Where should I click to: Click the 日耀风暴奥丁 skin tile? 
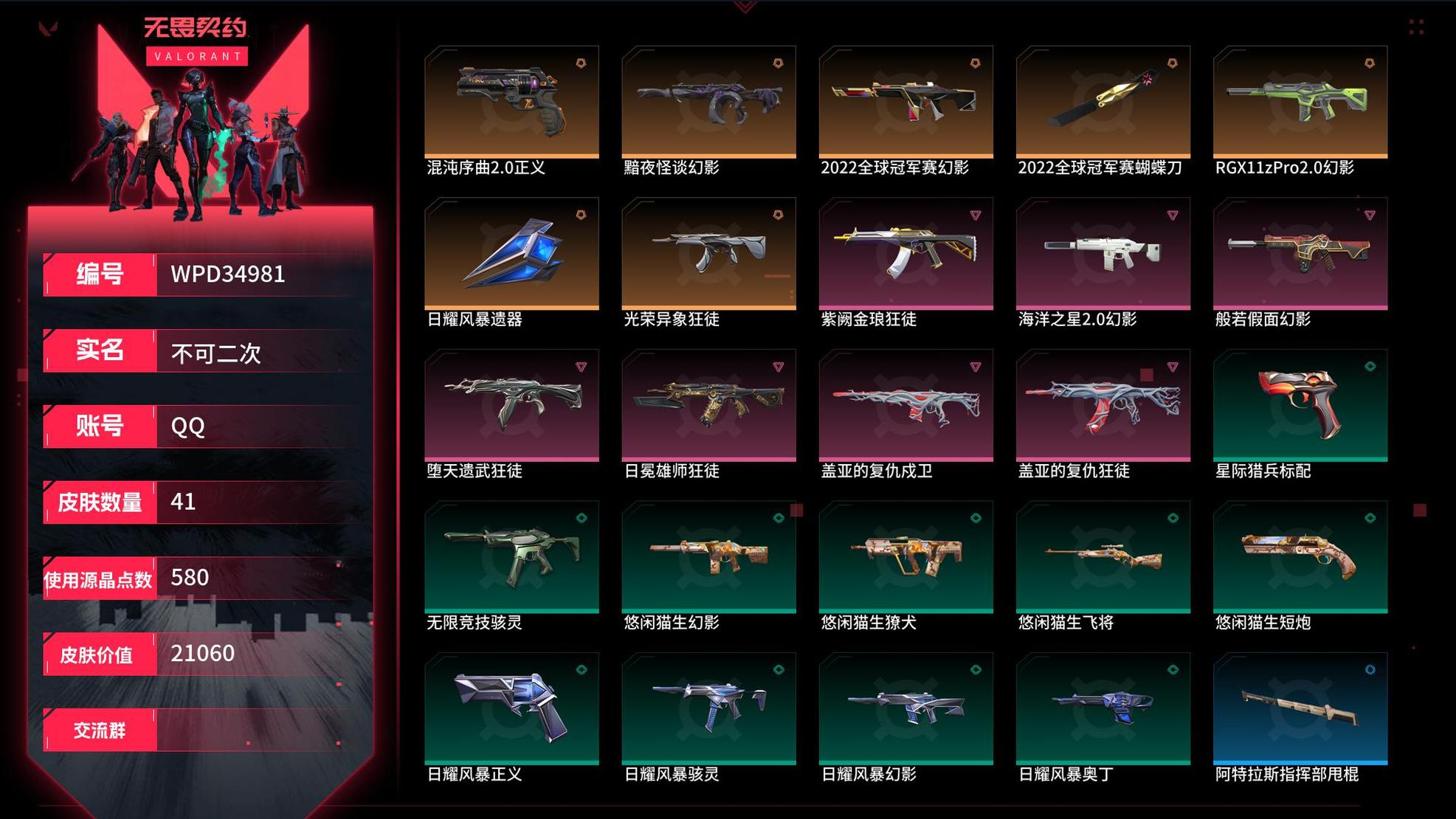point(1103,708)
